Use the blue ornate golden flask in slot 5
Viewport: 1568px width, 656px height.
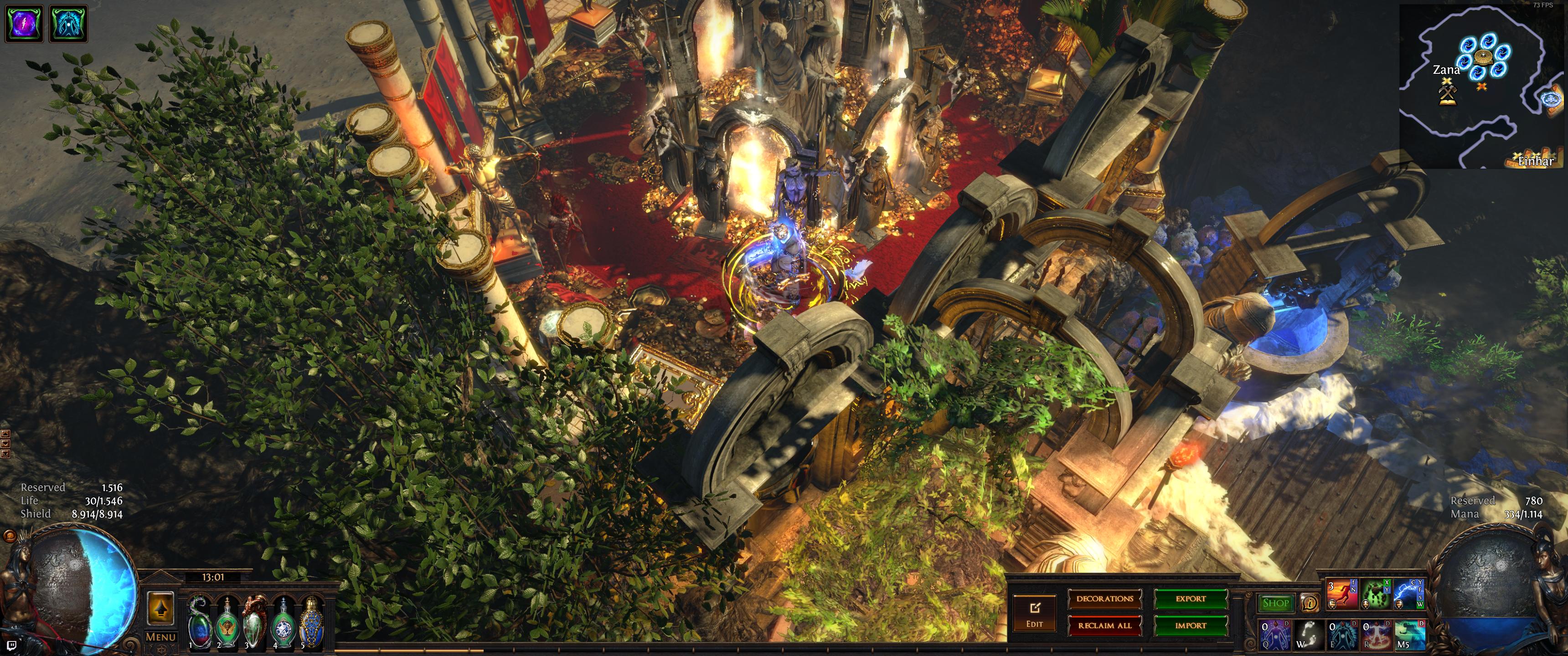pyautogui.click(x=312, y=623)
